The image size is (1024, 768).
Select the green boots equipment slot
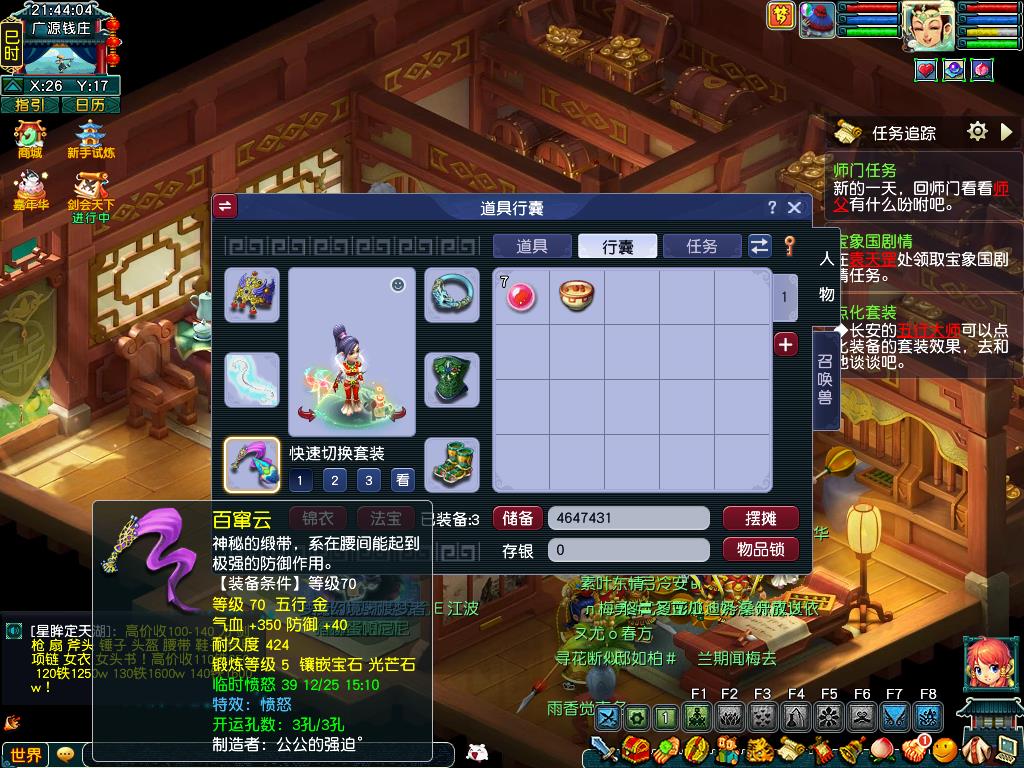point(452,465)
